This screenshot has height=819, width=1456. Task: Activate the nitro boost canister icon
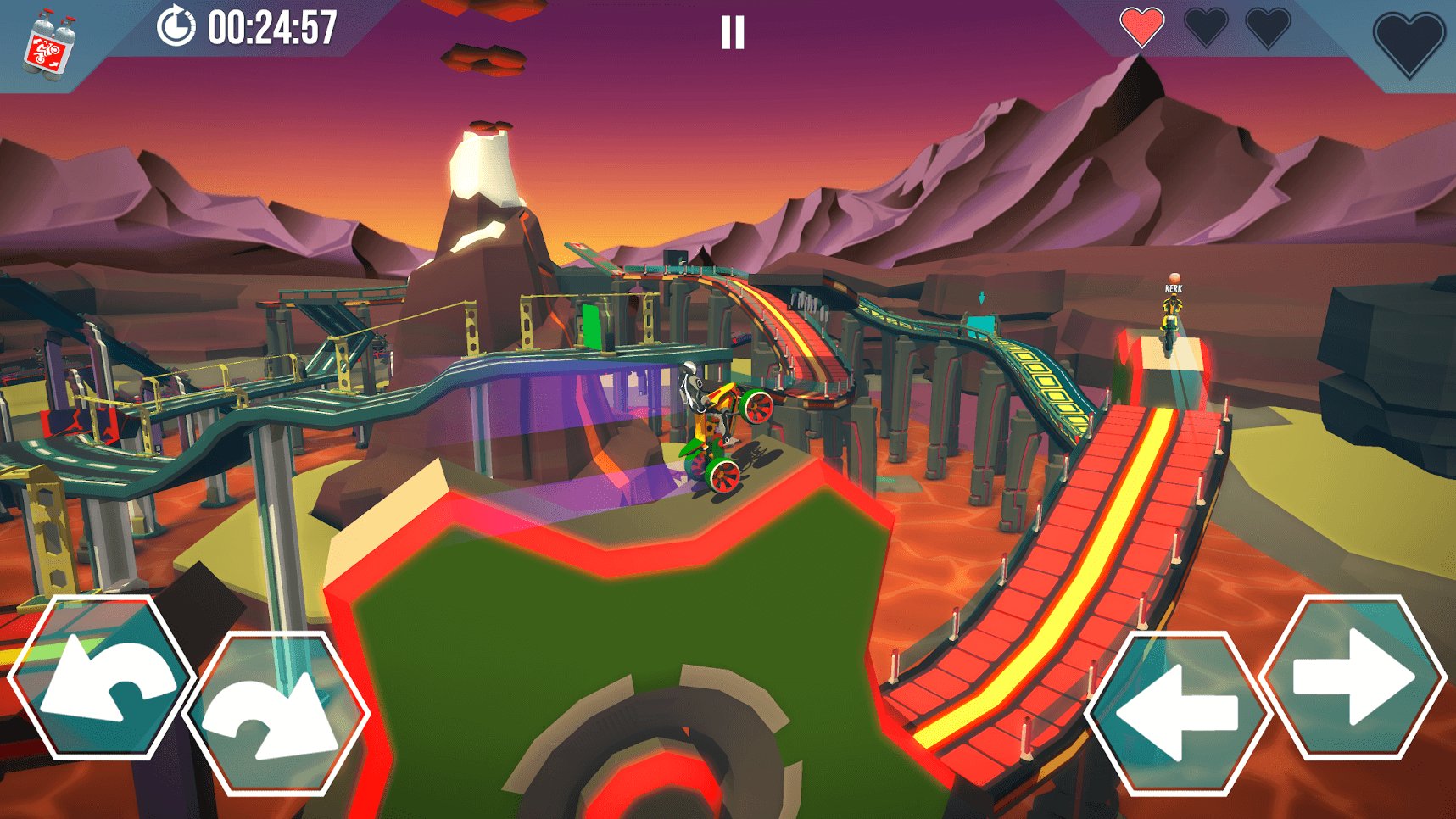tap(49, 47)
